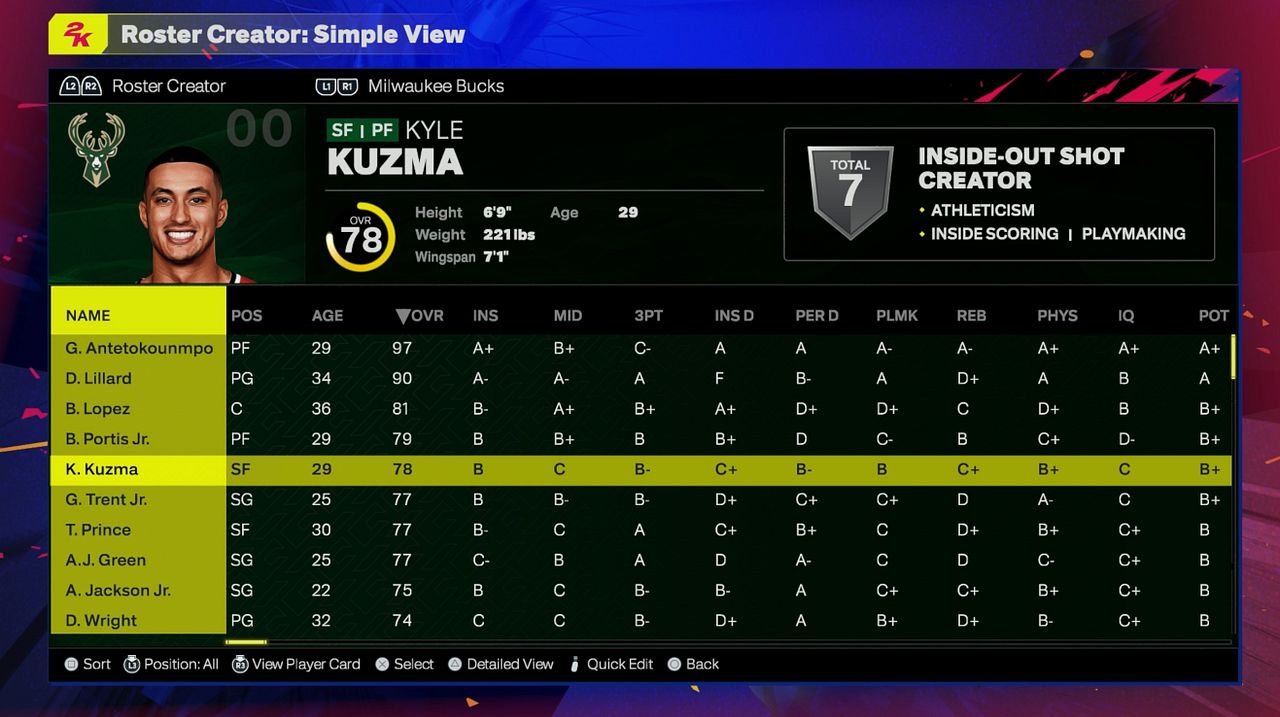Click the 3PT column header
The height and width of the screenshot is (717, 1280).
click(648, 315)
